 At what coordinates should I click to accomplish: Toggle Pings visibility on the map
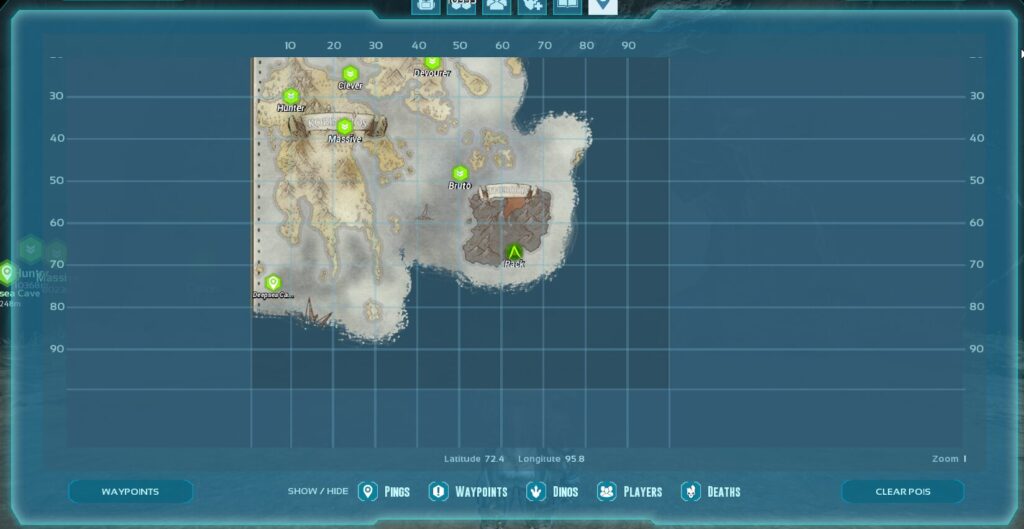(x=384, y=491)
